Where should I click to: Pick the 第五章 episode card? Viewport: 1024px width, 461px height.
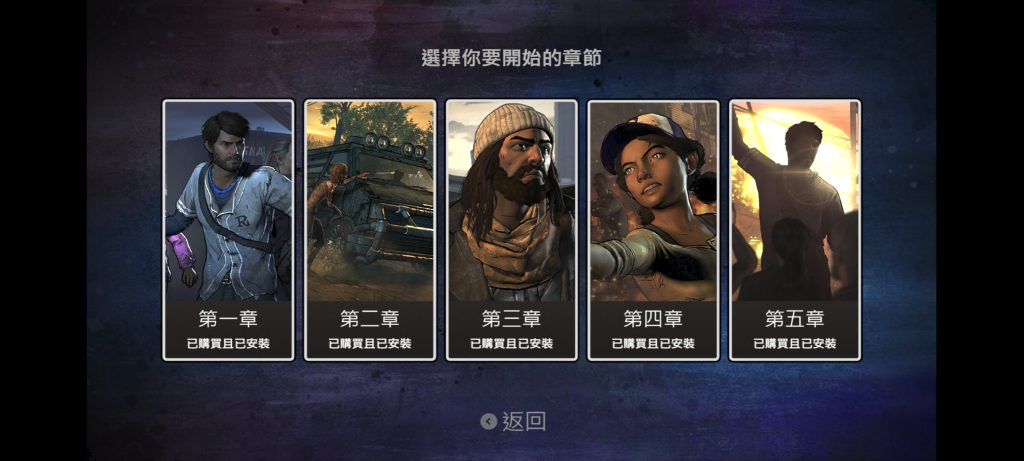[x=795, y=229]
